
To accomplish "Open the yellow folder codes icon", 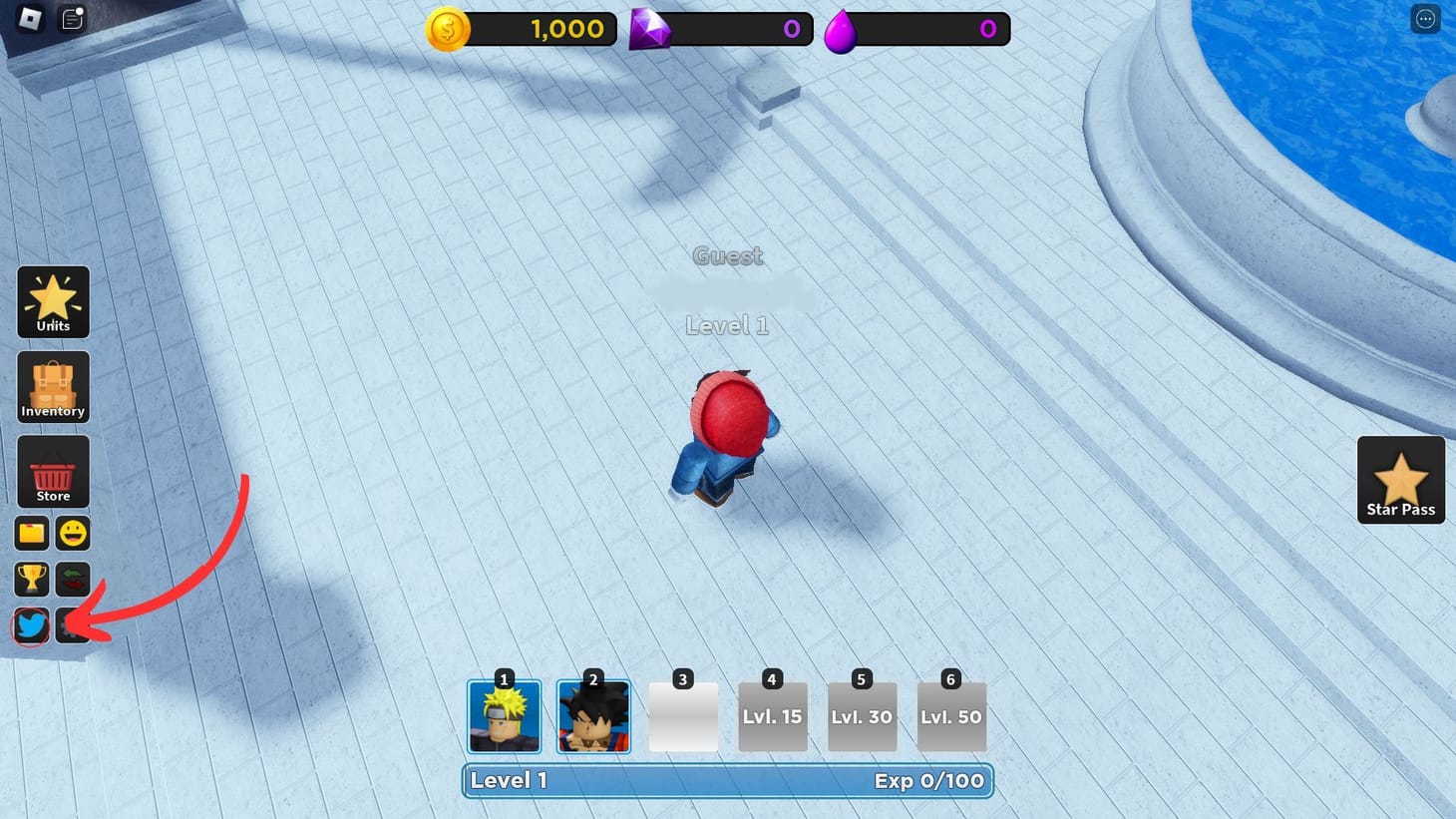I will 31,533.
